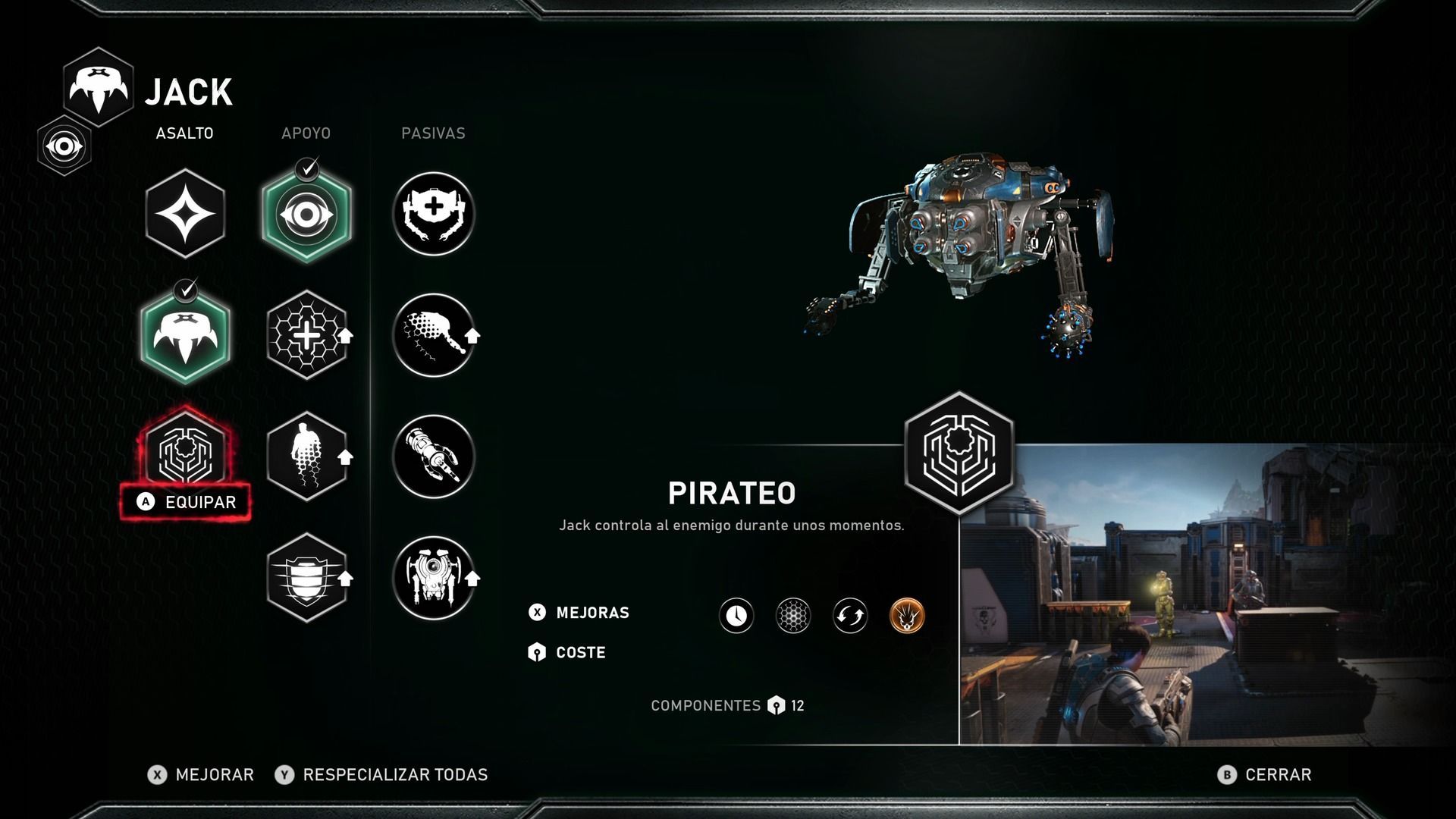The image size is (1456, 819).
Task: Choose the mechanical claw arm passive
Action: pyautogui.click(x=434, y=457)
